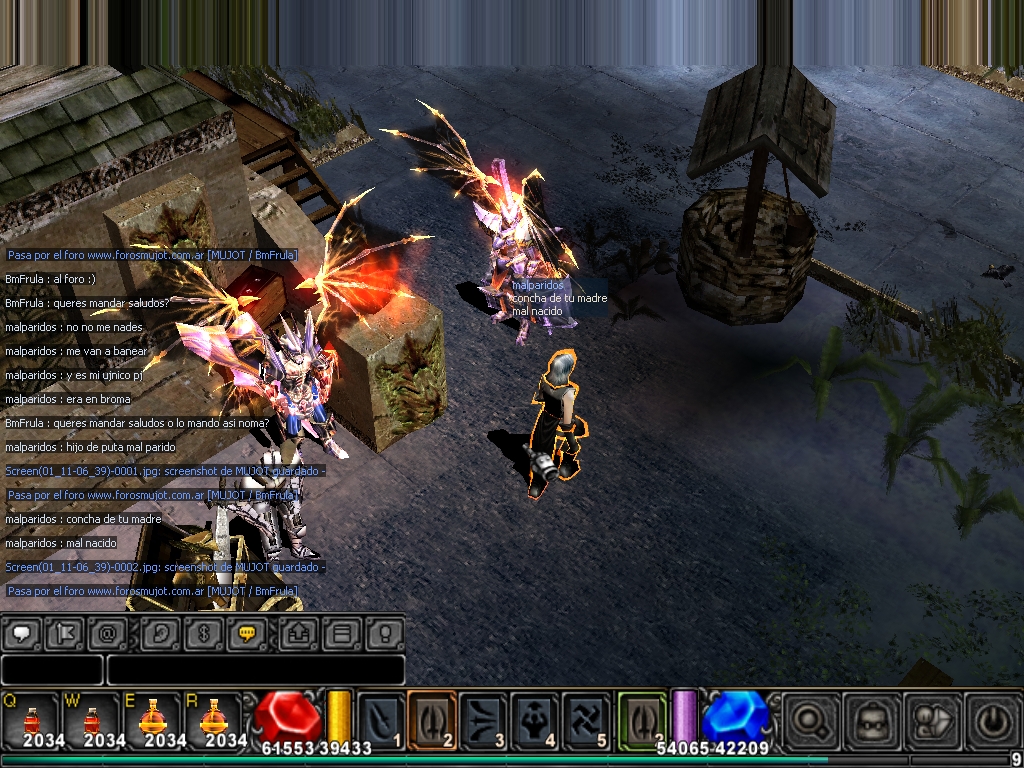Activate the skill in hotkey slot 4
The image size is (1024, 768).
click(535, 718)
